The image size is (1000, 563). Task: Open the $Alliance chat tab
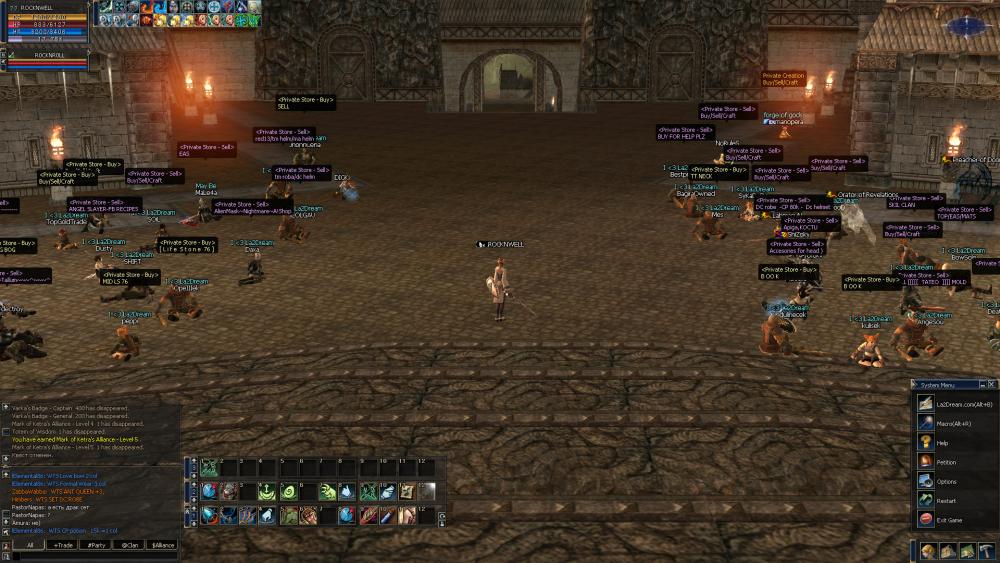pyautogui.click(x=162, y=545)
